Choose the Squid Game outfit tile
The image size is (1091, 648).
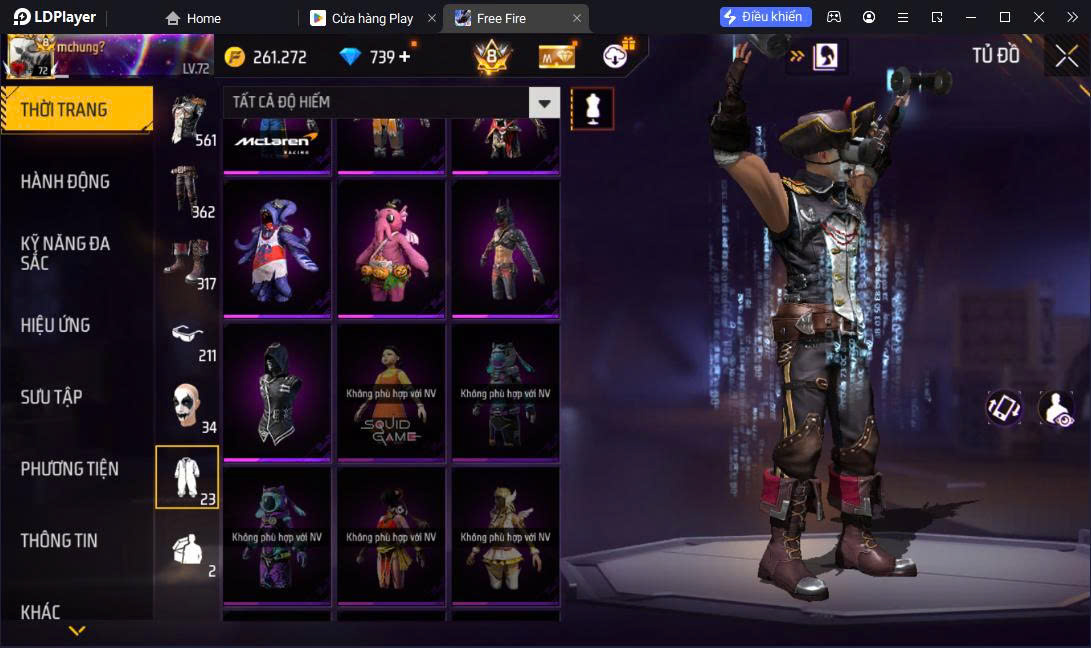tap(391, 393)
